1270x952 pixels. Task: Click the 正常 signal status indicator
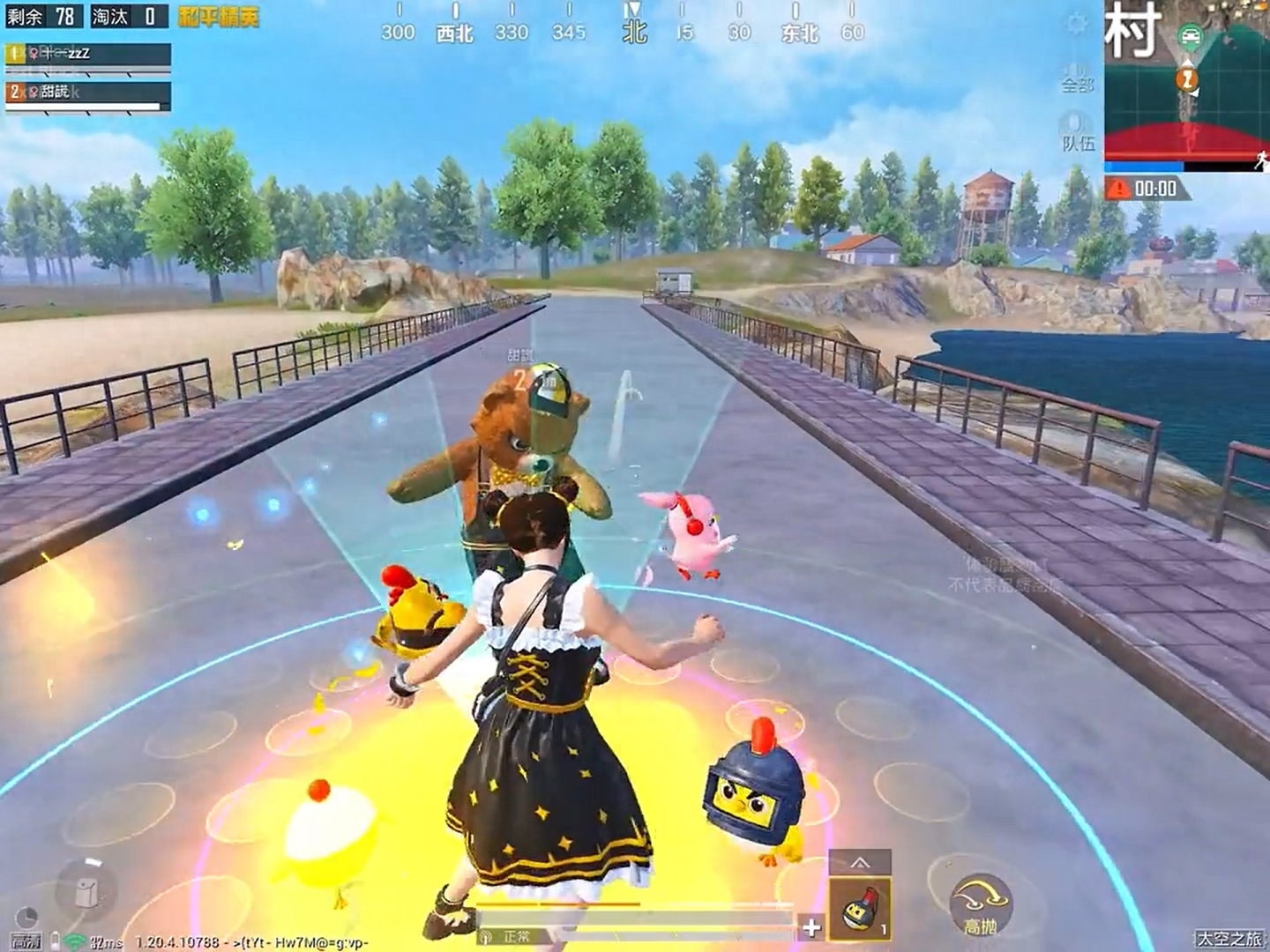click(x=510, y=936)
